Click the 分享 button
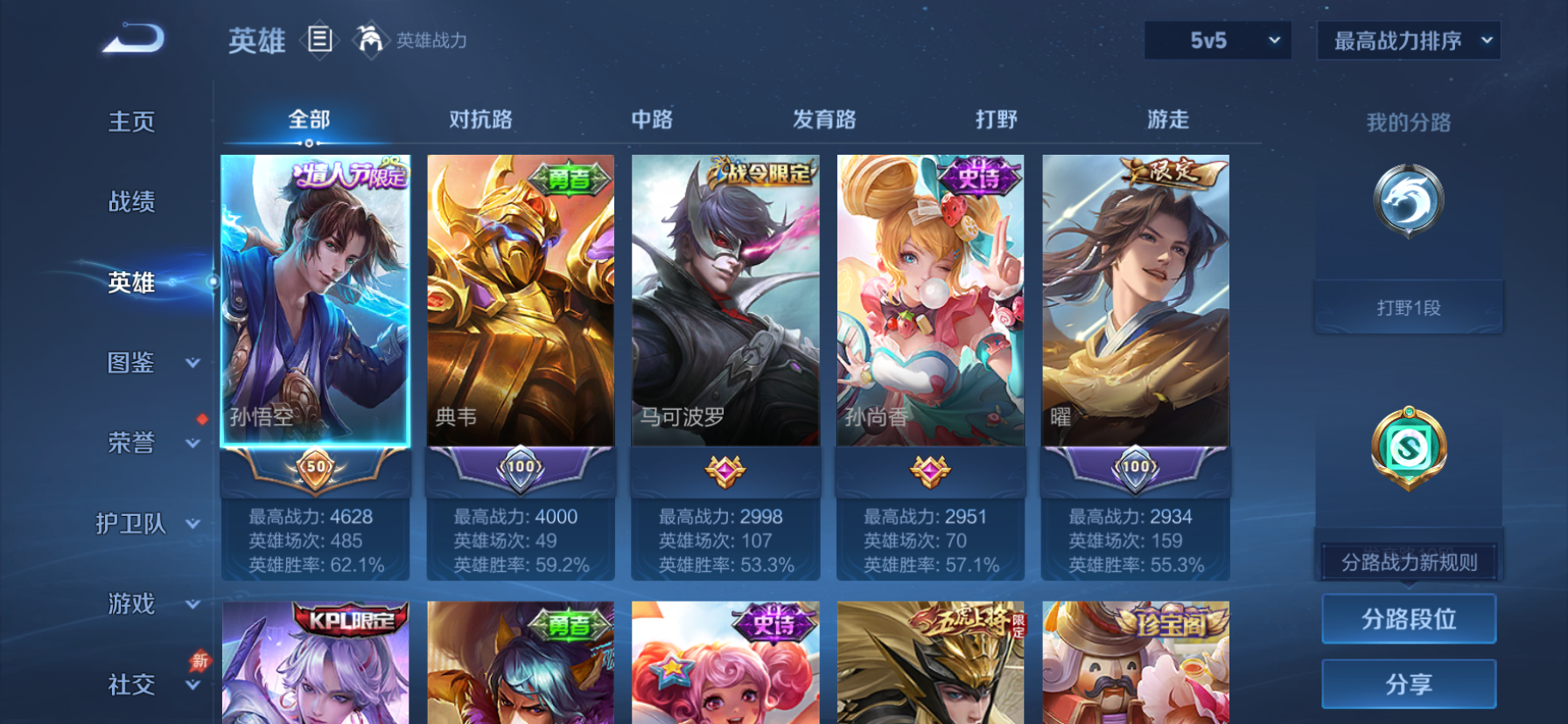 [1409, 683]
